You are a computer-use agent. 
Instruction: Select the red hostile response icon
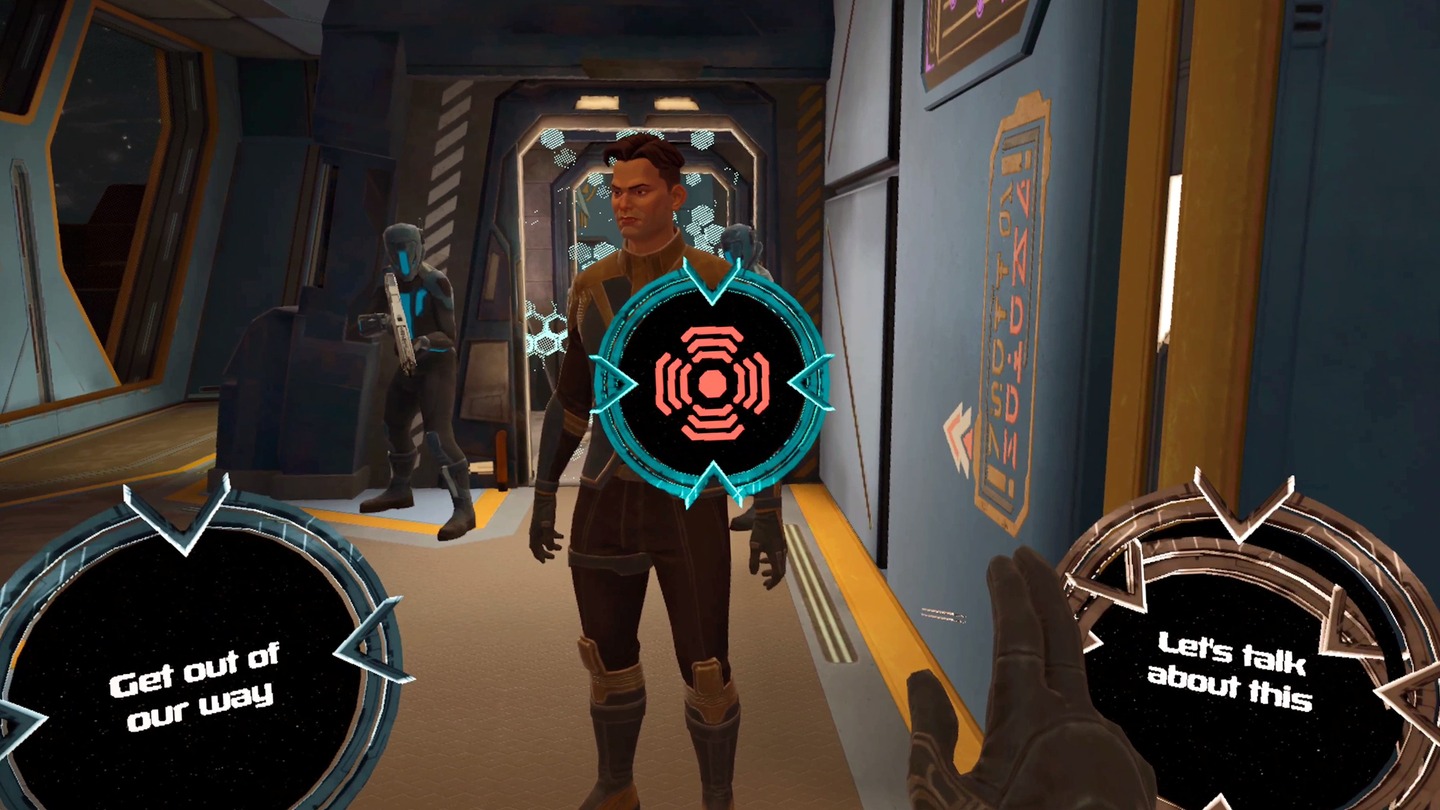[713, 381]
